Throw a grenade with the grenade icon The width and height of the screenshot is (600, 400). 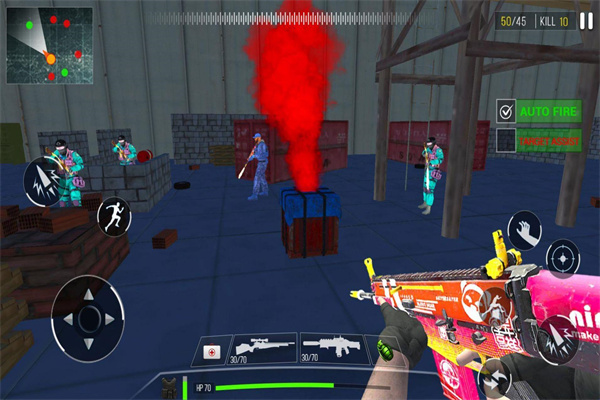[x=385, y=352]
